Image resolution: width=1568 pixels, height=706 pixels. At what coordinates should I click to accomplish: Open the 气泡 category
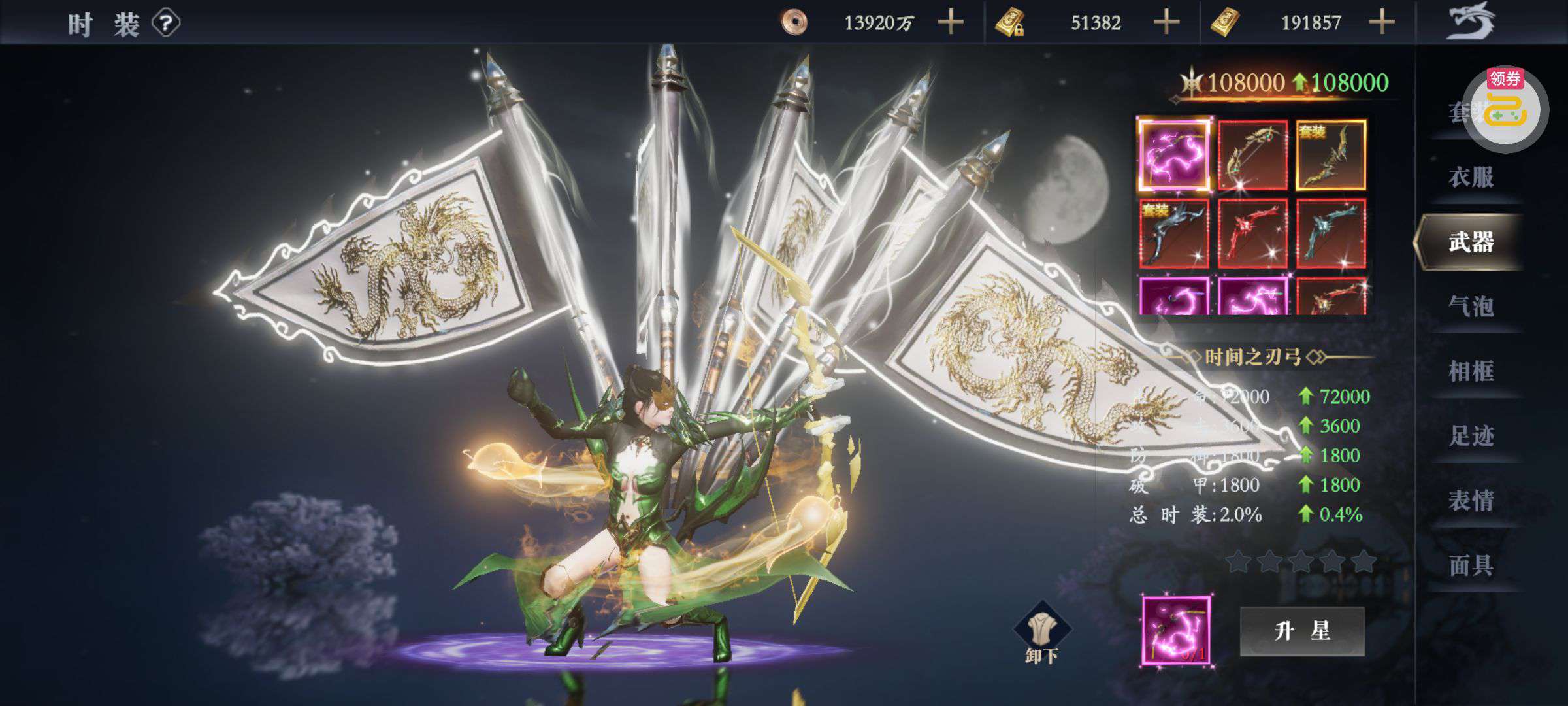tap(1471, 306)
